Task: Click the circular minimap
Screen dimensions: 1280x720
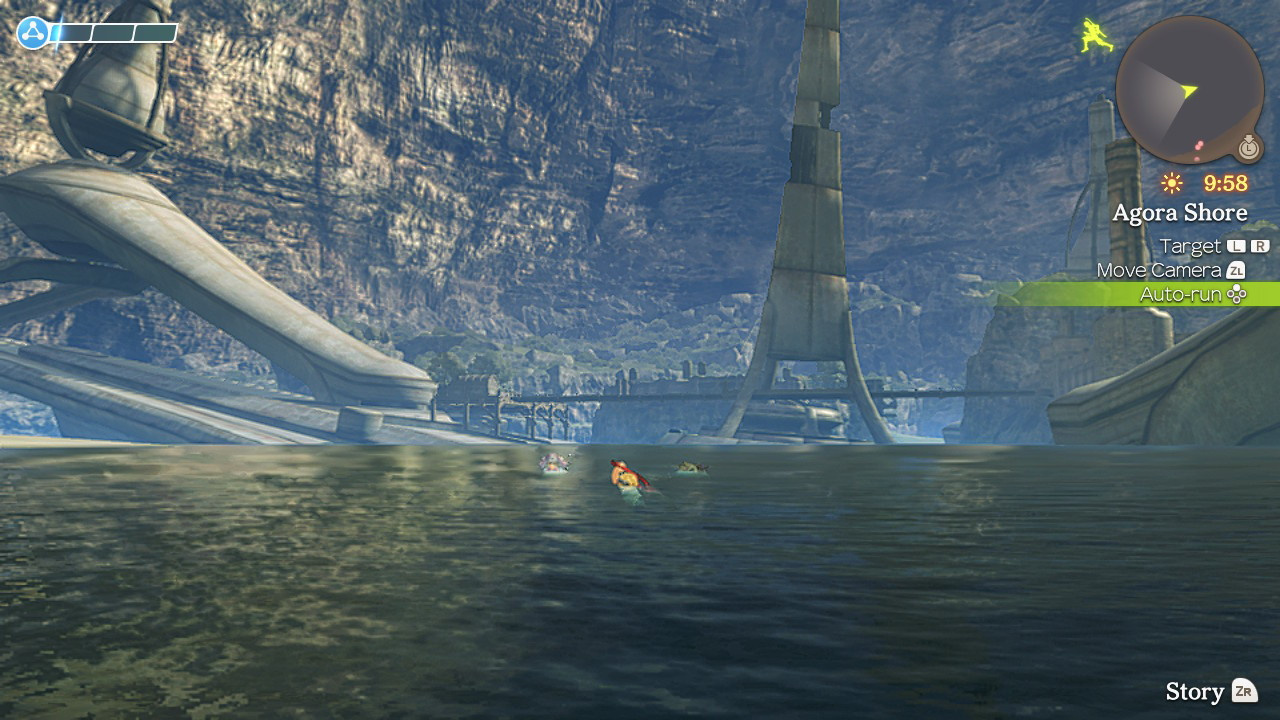Action: coord(1189,90)
